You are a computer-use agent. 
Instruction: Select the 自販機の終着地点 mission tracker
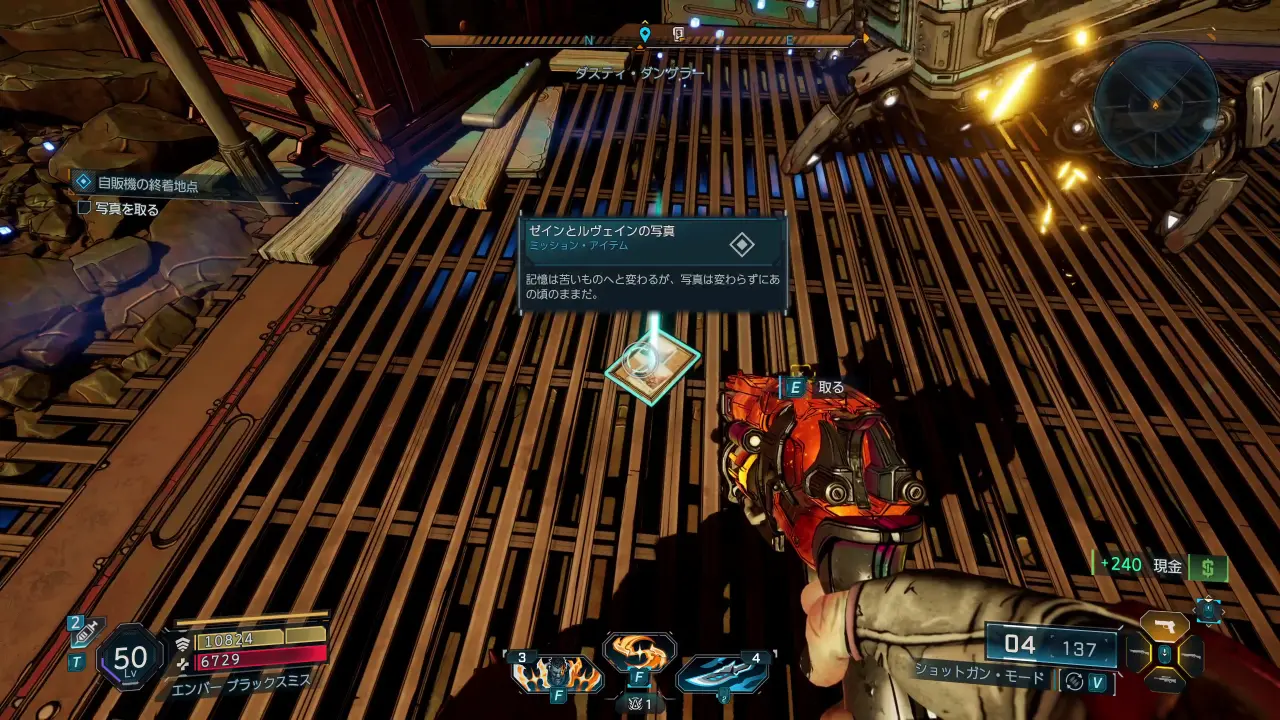[x=146, y=184]
